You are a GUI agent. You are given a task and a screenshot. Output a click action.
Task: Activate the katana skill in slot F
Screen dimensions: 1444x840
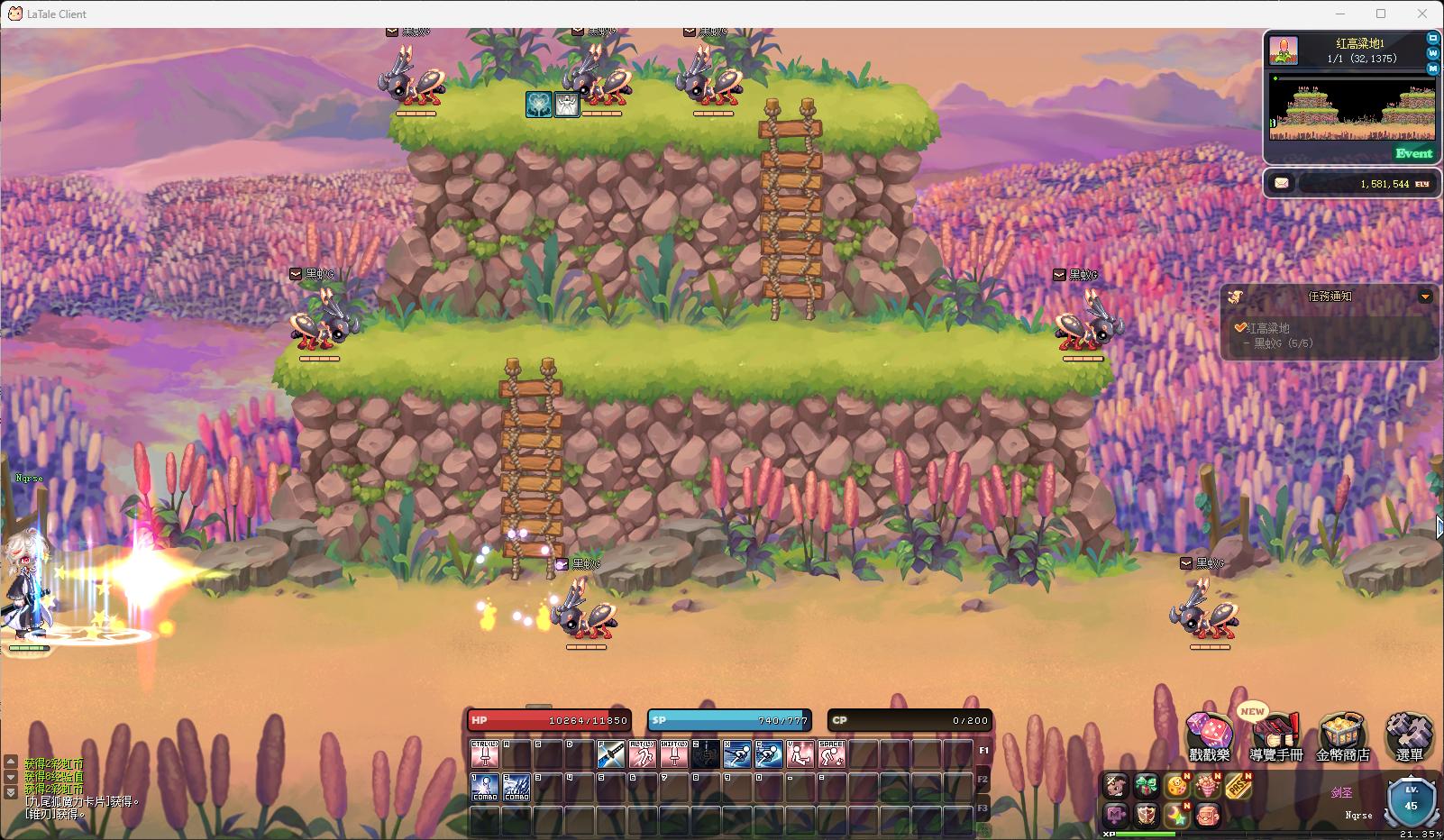(x=611, y=753)
